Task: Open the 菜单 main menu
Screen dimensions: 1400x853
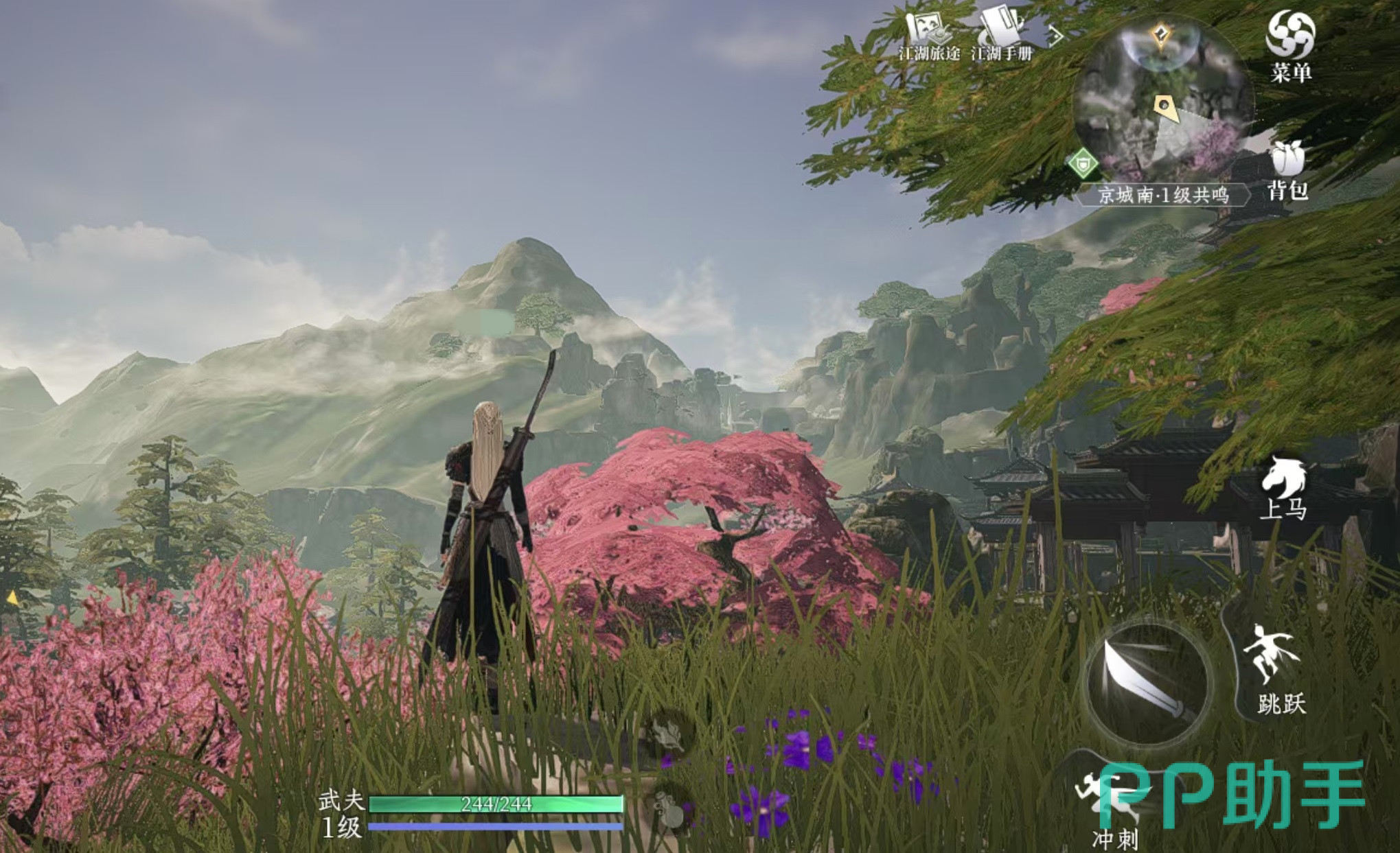Action: click(x=1290, y=45)
